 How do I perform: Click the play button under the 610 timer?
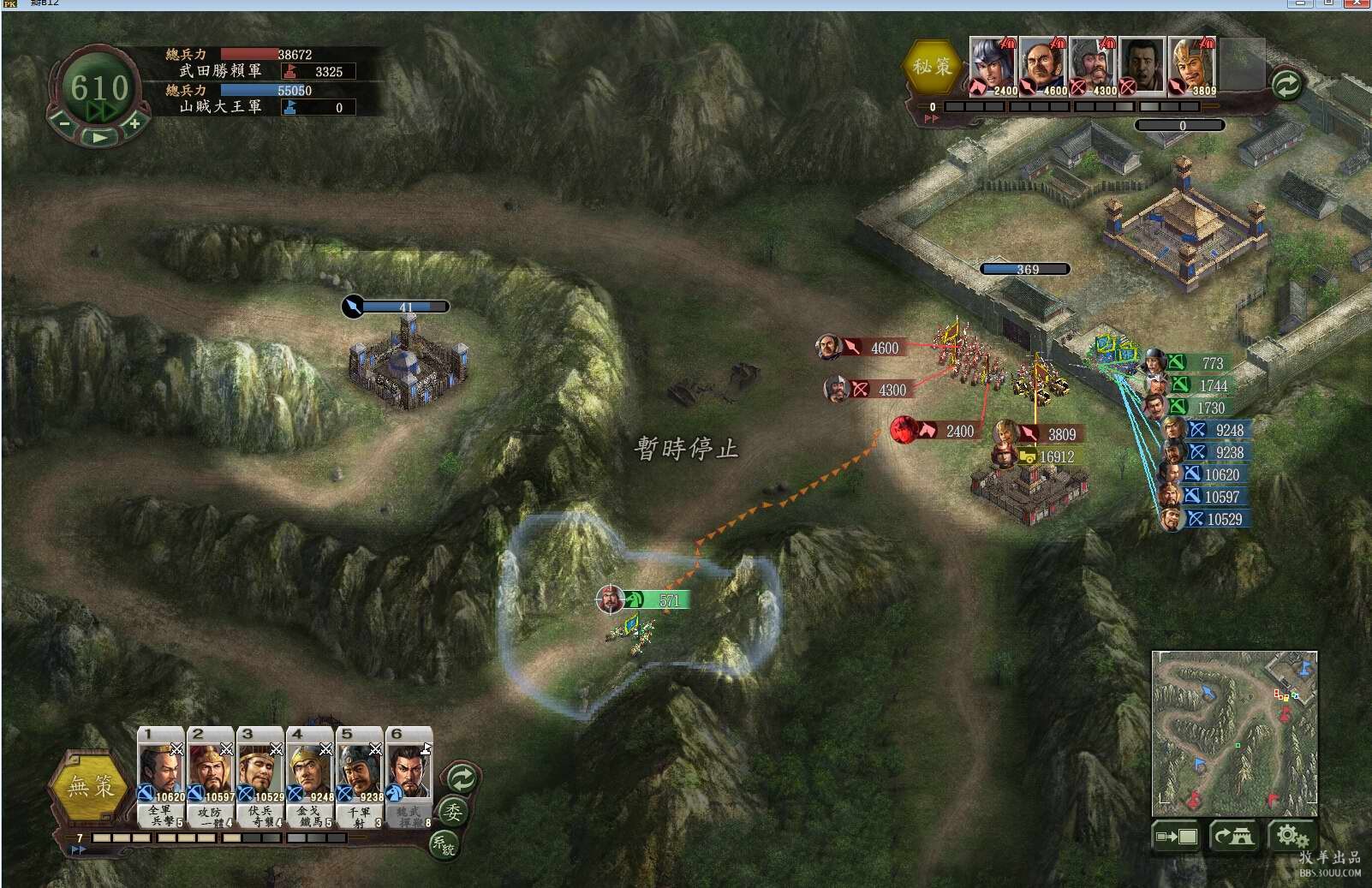100,137
